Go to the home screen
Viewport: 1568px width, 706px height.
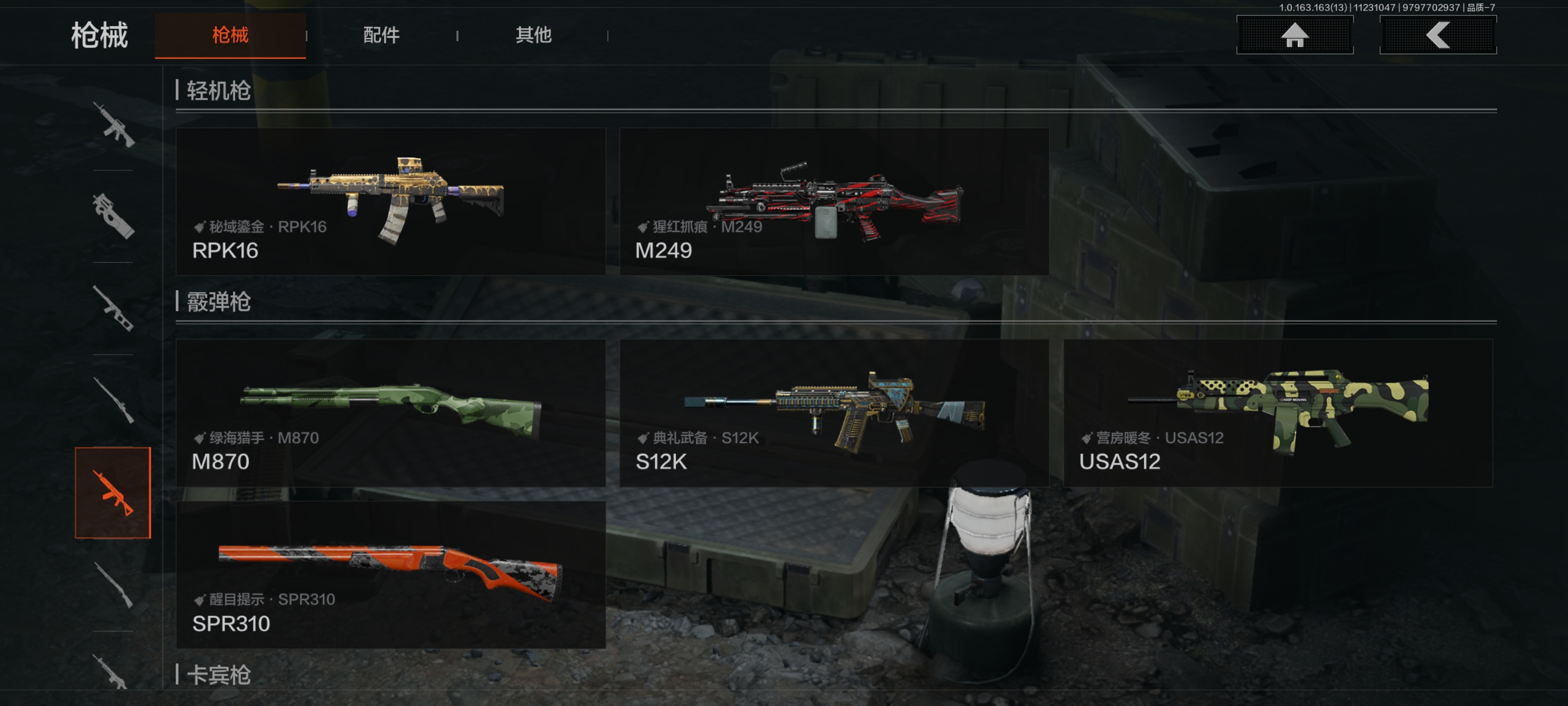tap(1294, 35)
